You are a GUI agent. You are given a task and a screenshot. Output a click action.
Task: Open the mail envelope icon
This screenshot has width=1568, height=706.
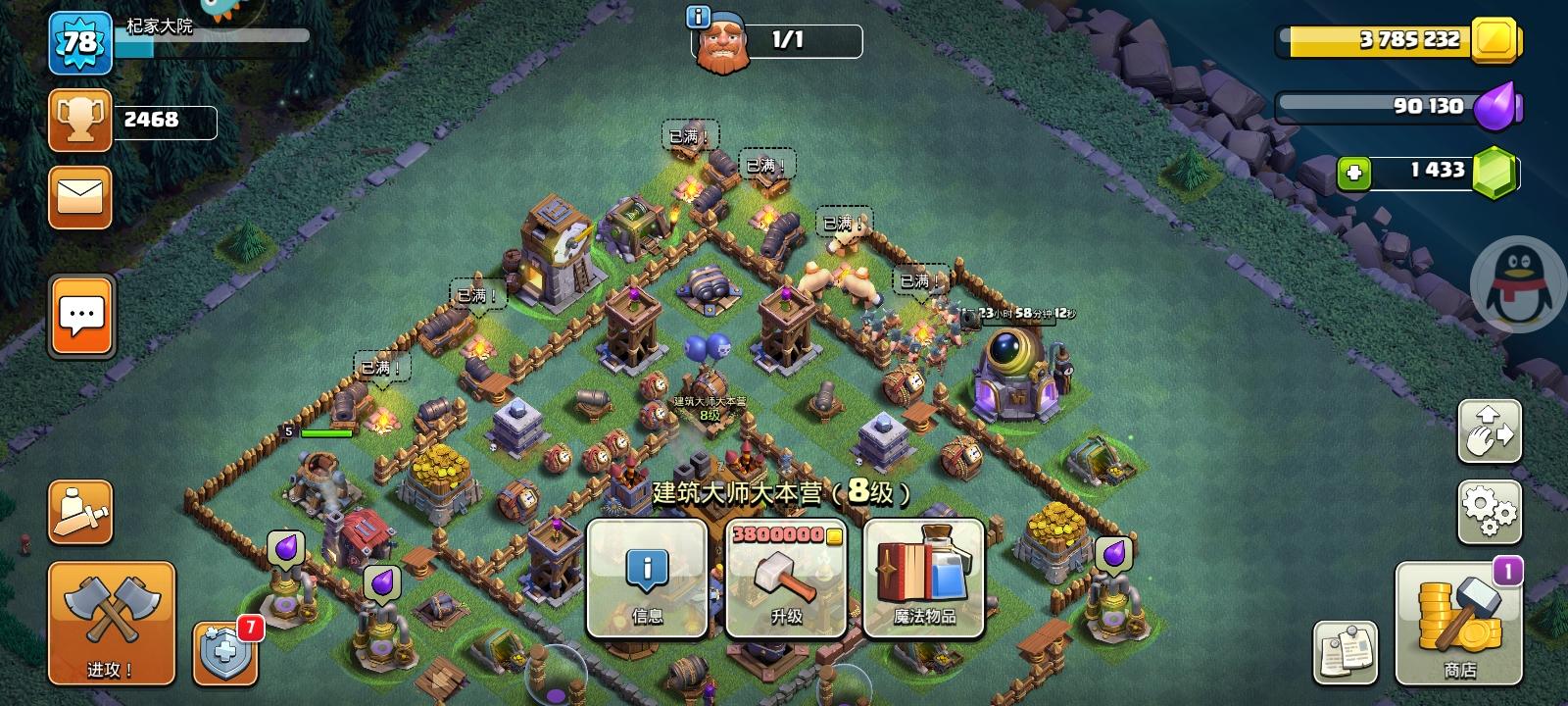click(79, 195)
